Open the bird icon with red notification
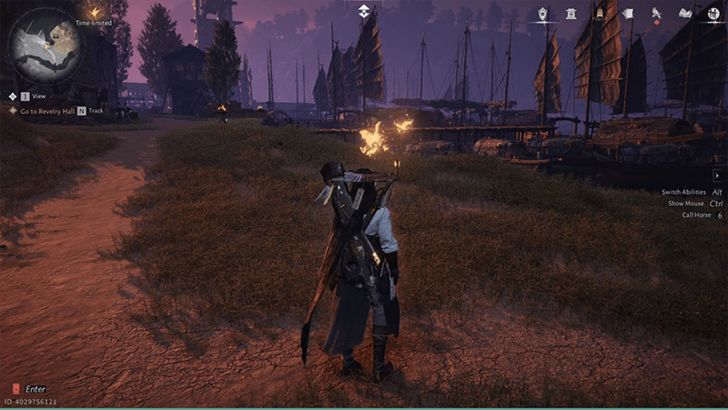The width and height of the screenshot is (728, 410). 657,14
